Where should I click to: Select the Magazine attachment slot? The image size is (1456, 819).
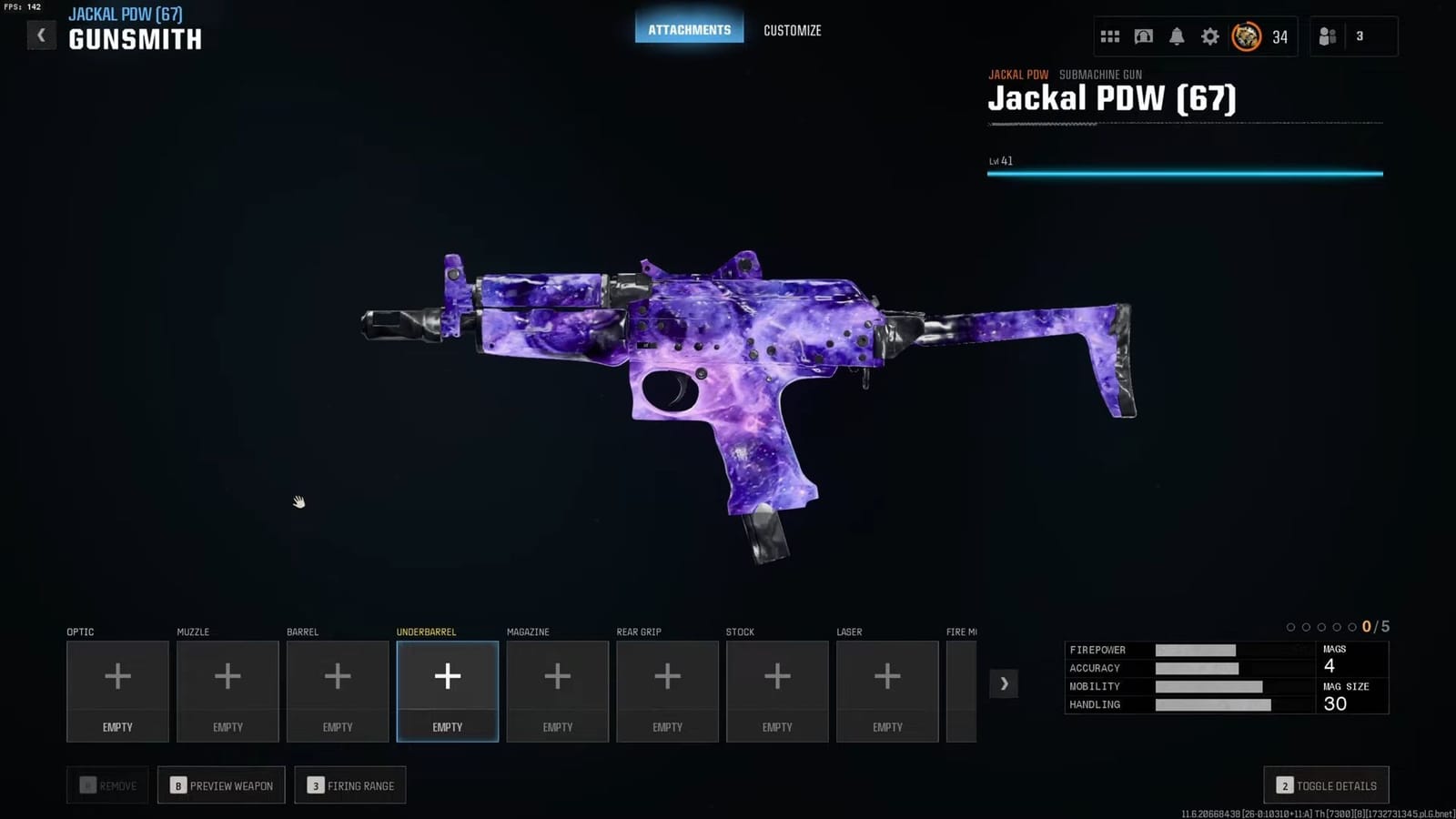(557, 690)
